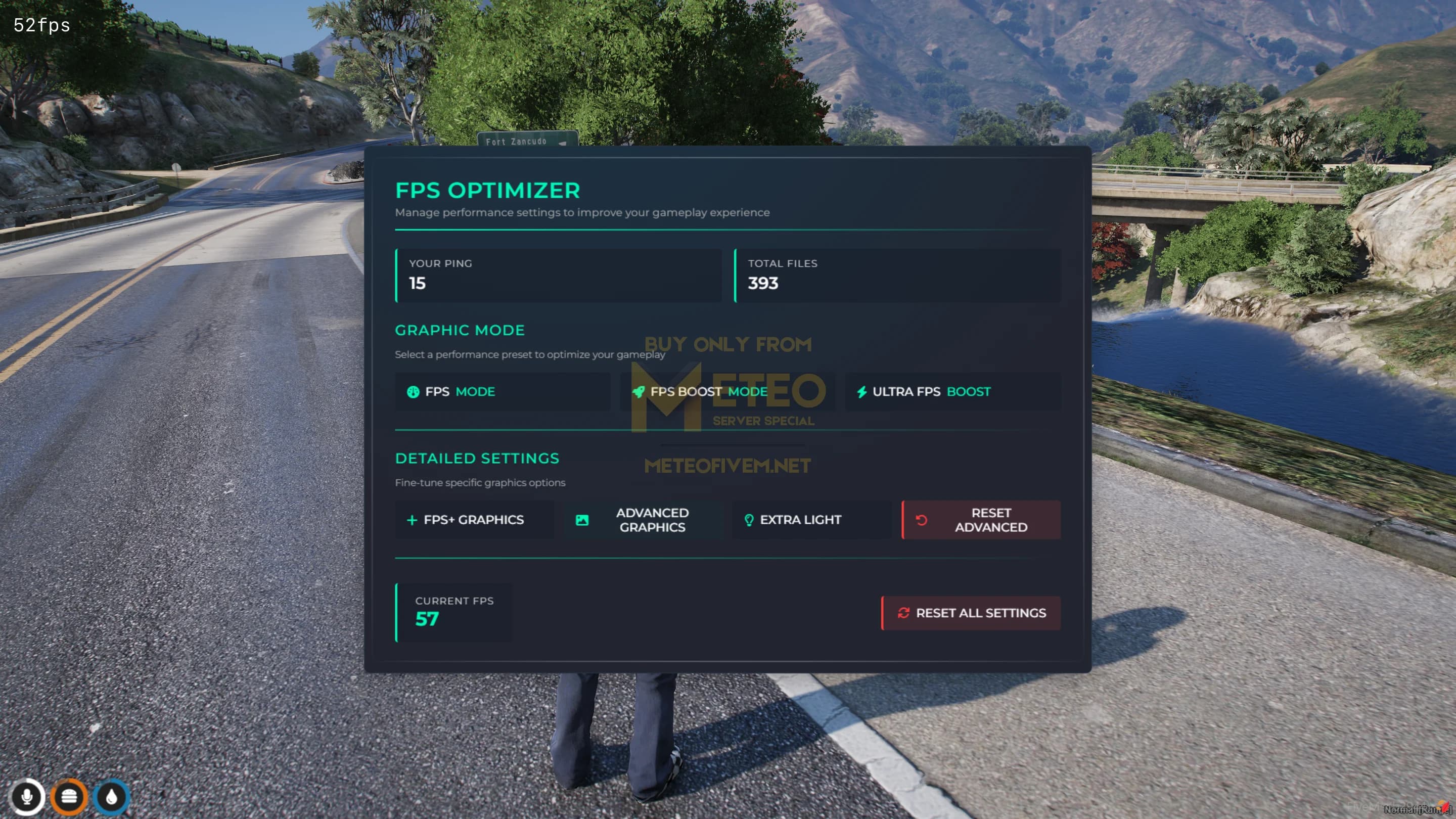Select the FPS Mode preset

pos(502,392)
